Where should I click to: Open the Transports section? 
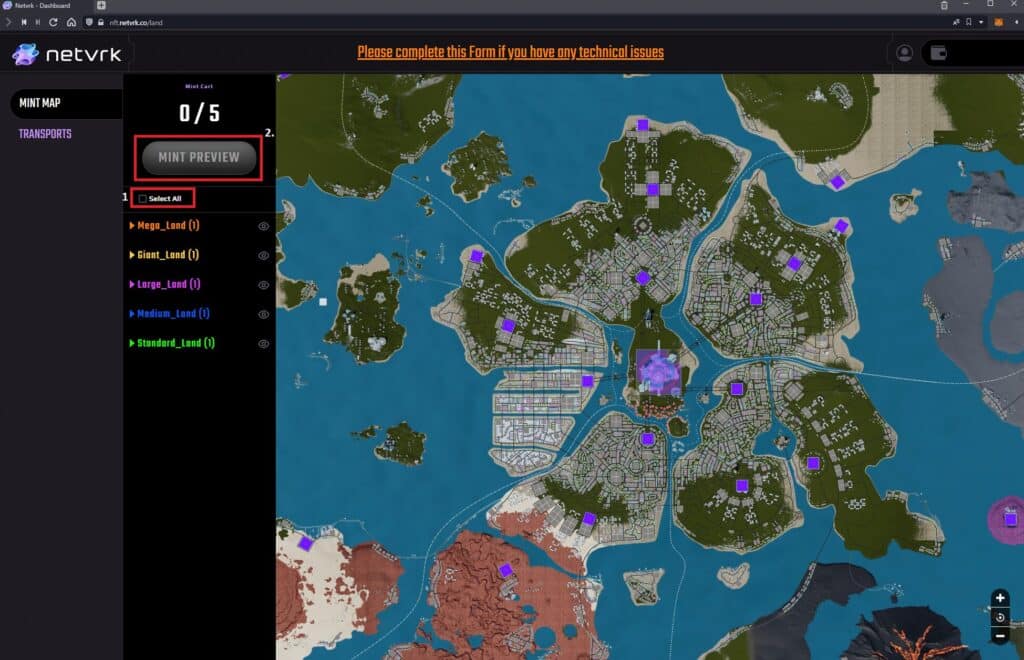tap(45, 134)
